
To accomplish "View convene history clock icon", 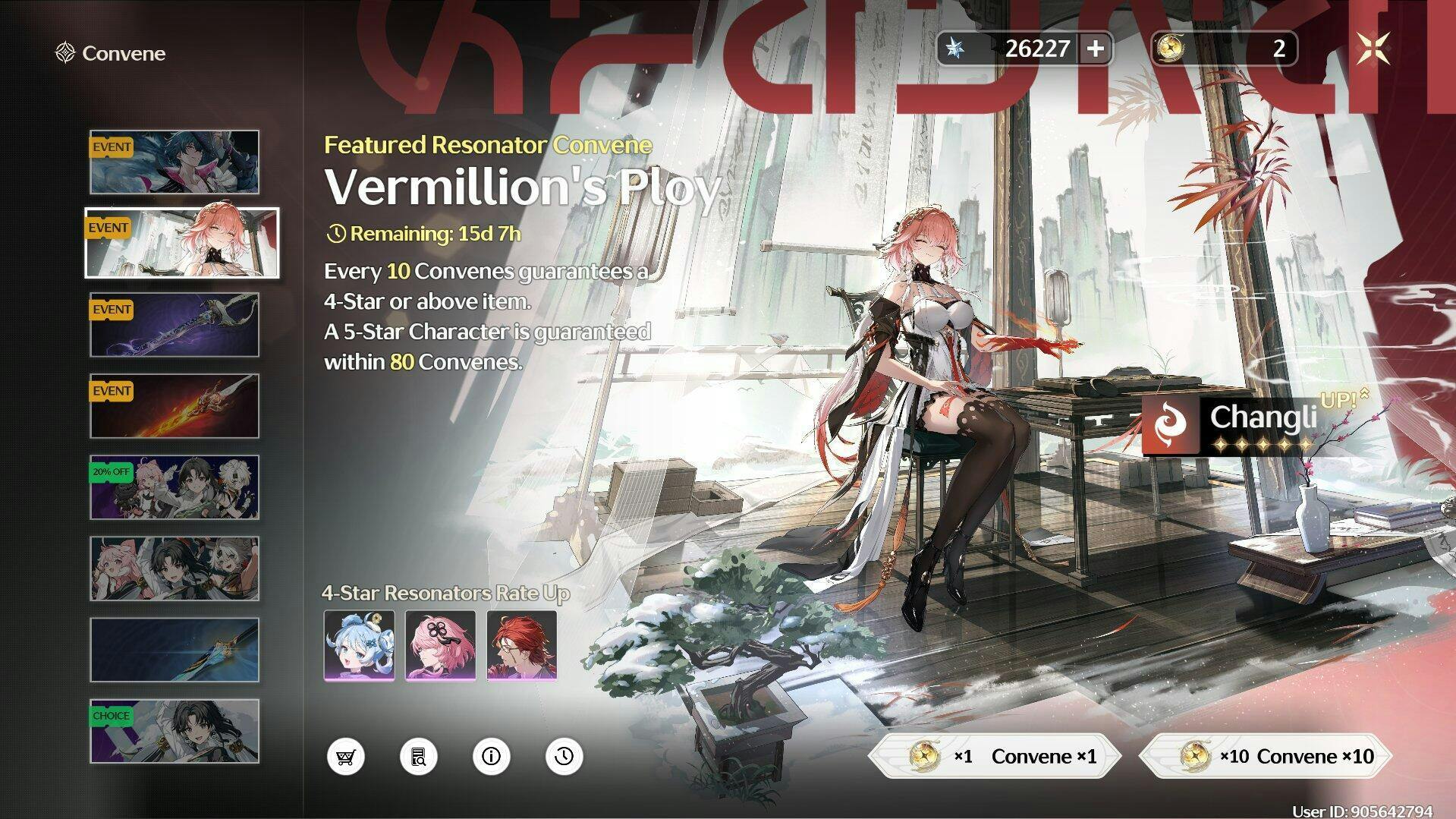I will click(x=564, y=757).
